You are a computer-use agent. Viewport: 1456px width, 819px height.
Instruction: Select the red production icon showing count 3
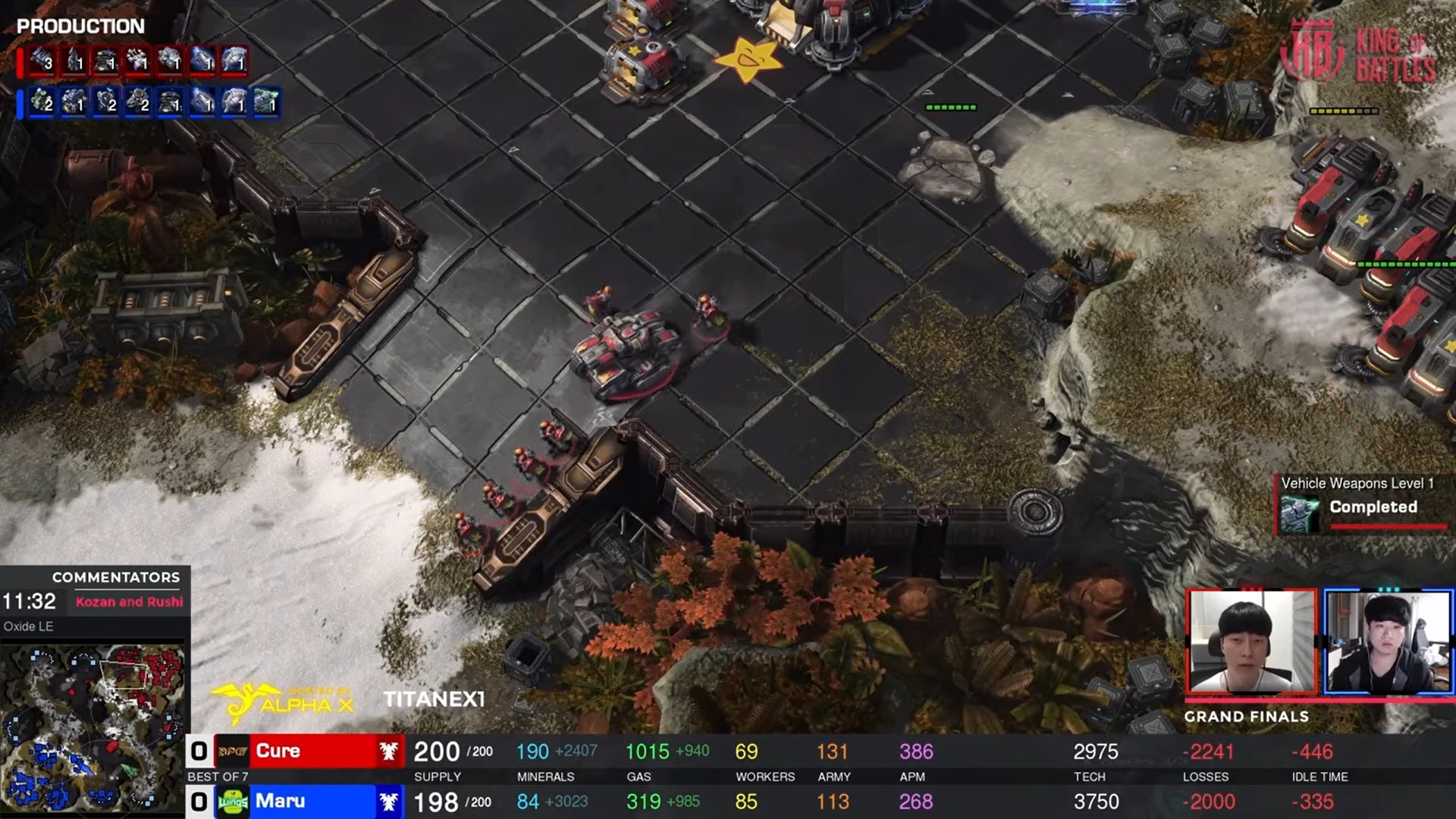42,61
